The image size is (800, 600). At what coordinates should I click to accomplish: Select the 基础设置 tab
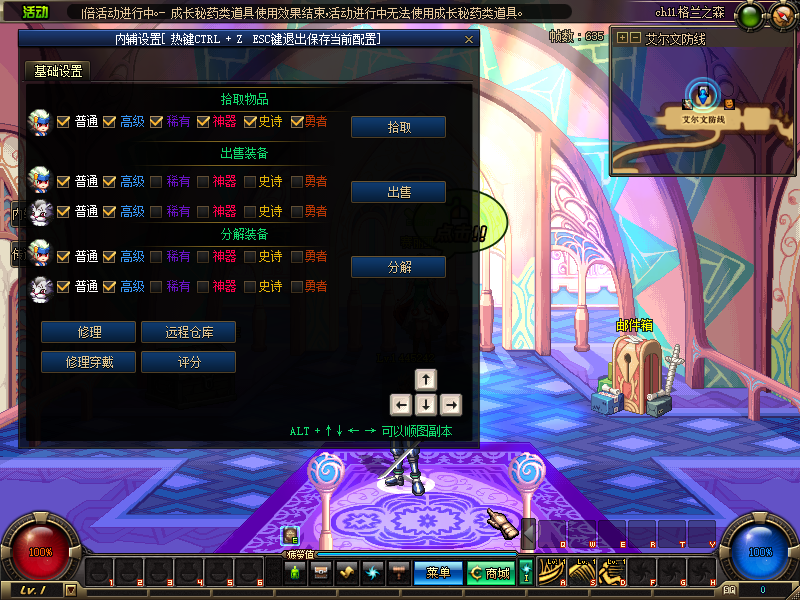click(x=58, y=71)
